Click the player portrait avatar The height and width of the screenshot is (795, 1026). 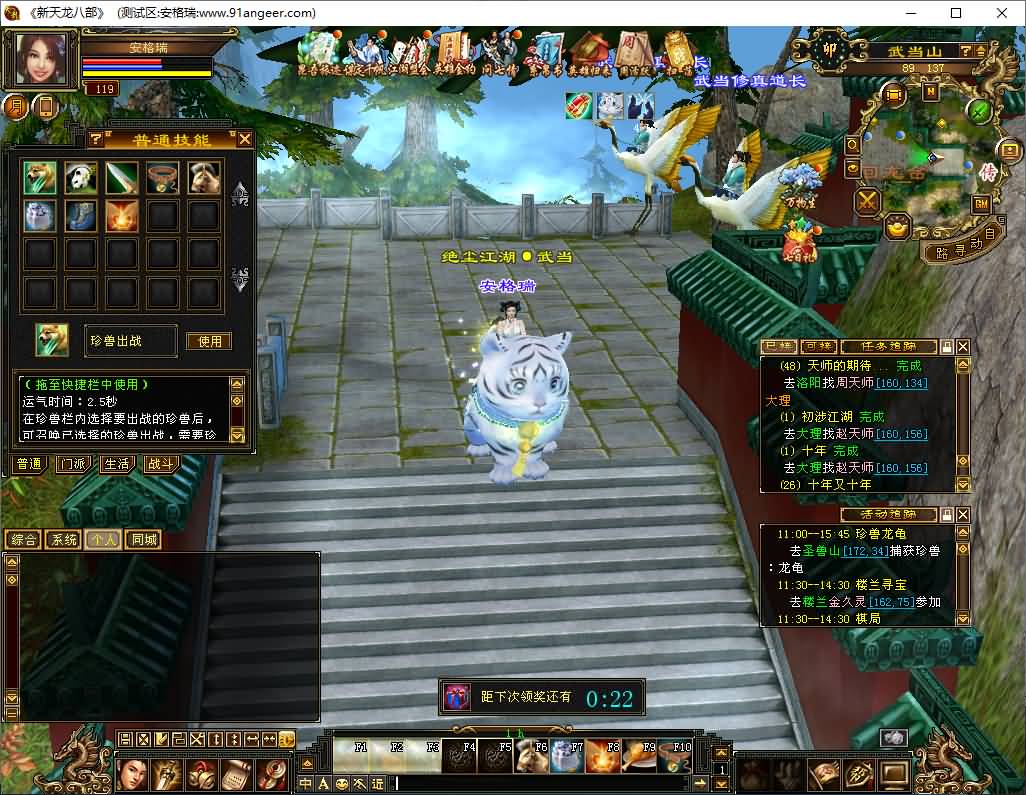[x=42, y=60]
